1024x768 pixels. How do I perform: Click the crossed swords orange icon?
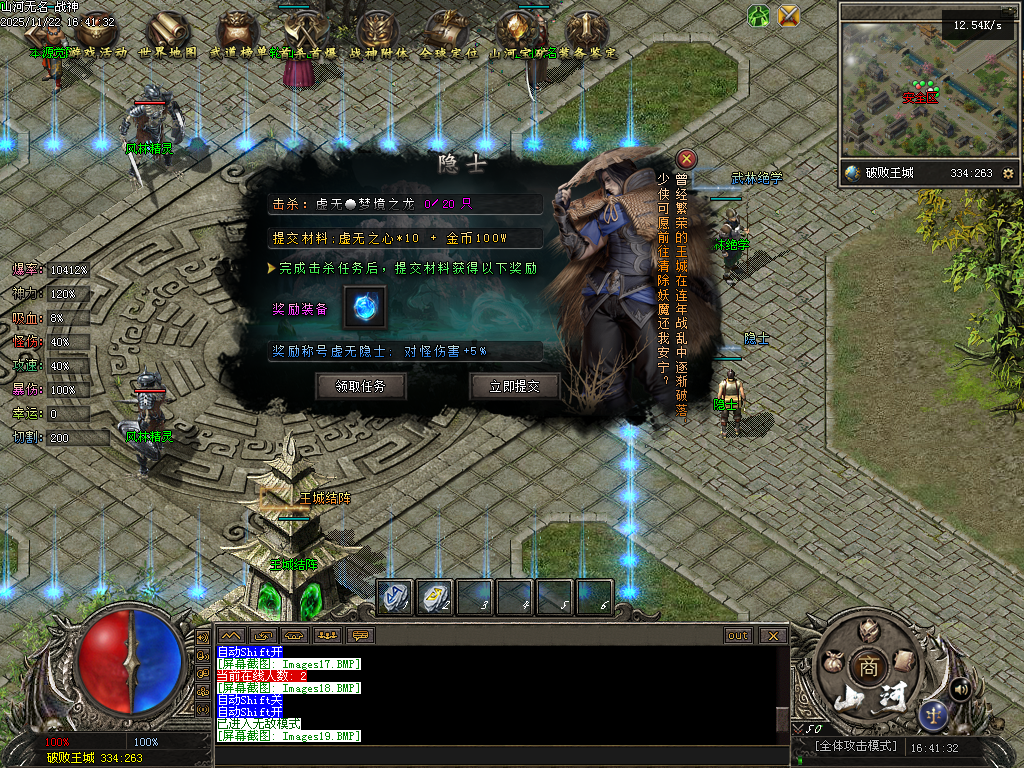[x=789, y=15]
